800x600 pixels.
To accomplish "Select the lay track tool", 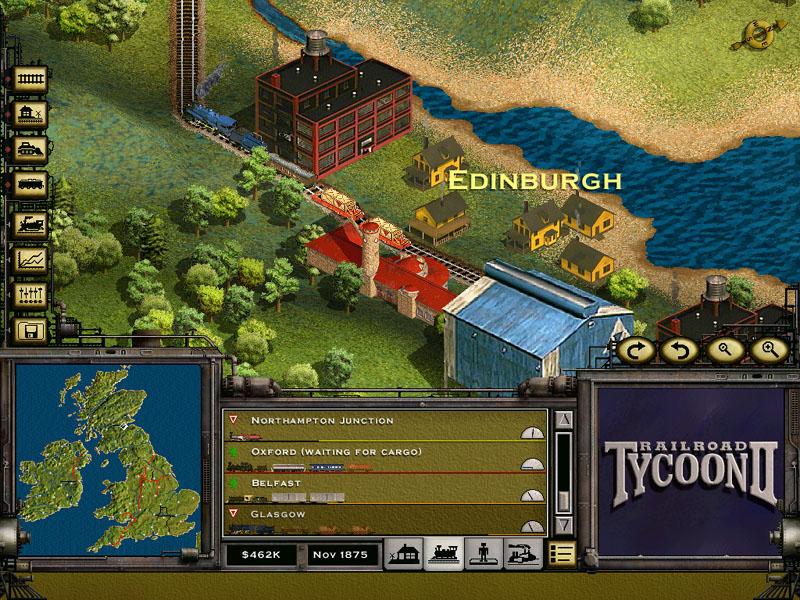I will 29,79.
